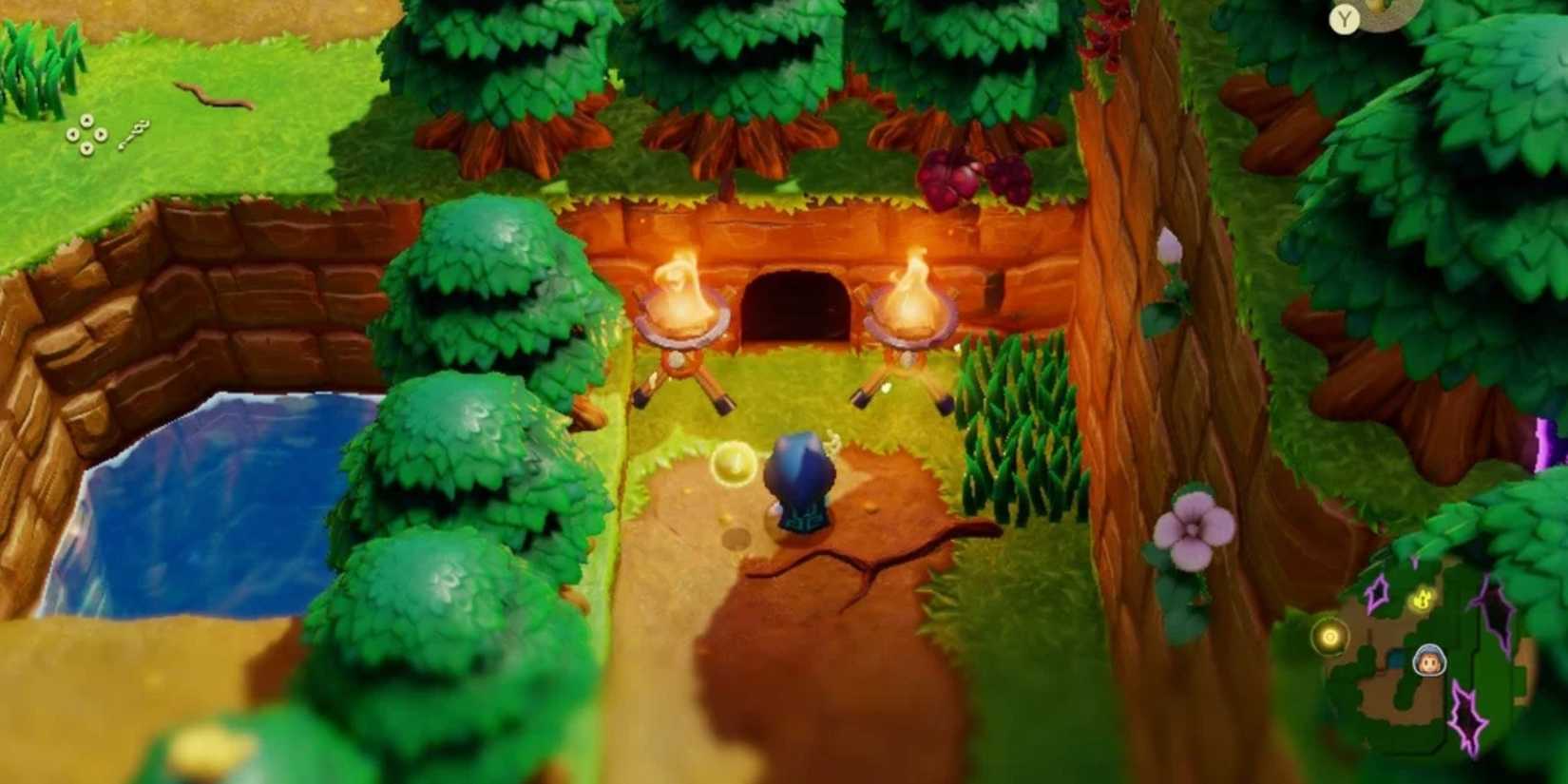1568x784 pixels.
Task: Tap the Y button prompt in the top corner
Action: pyautogui.click(x=1345, y=18)
